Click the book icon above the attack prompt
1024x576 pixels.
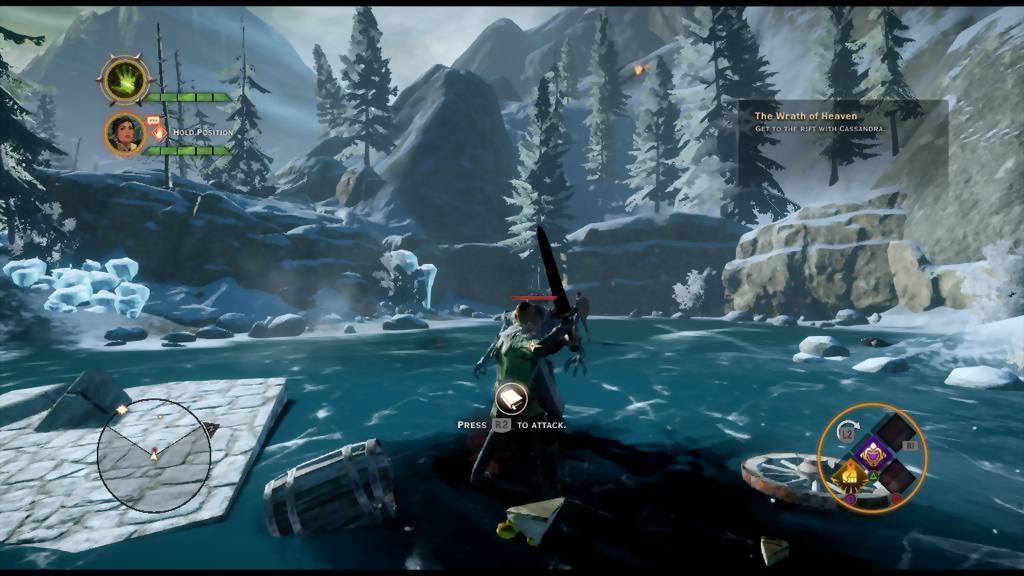(x=511, y=398)
